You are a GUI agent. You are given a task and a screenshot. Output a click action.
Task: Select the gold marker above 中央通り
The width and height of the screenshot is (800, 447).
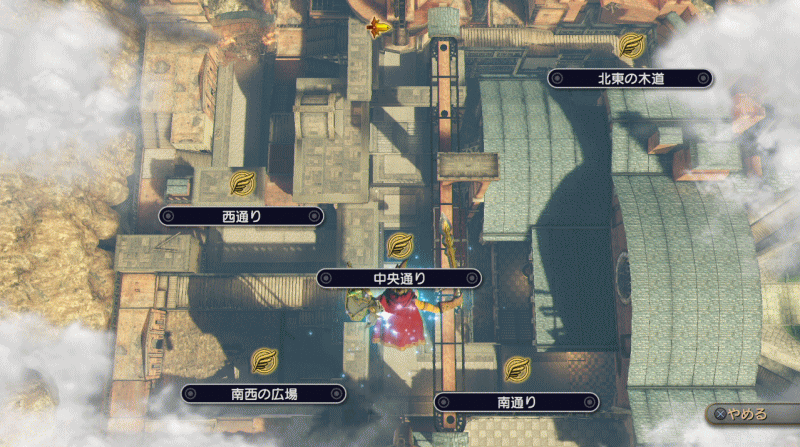(x=399, y=245)
